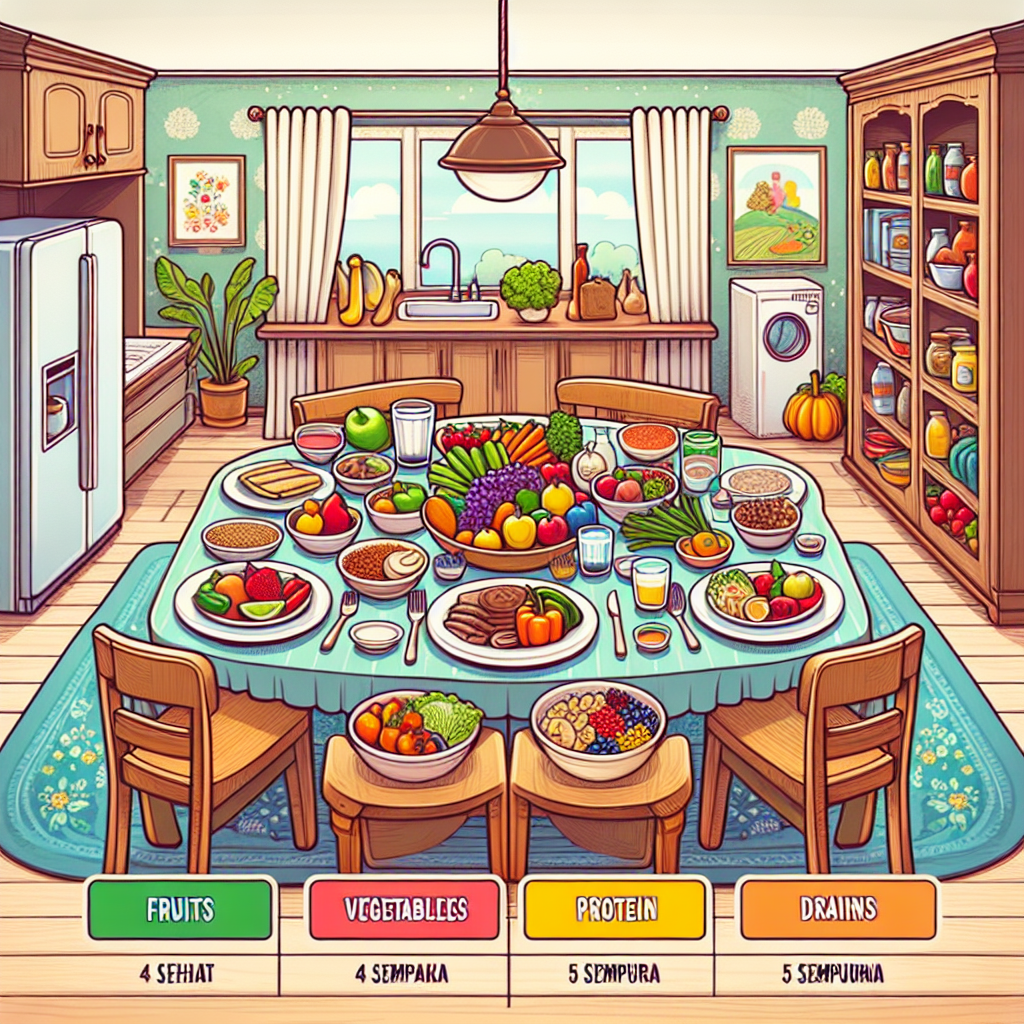This screenshot has width=1024, height=1024.
Task: Pick the yellow Protein category button
Action: click(x=616, y=909)
